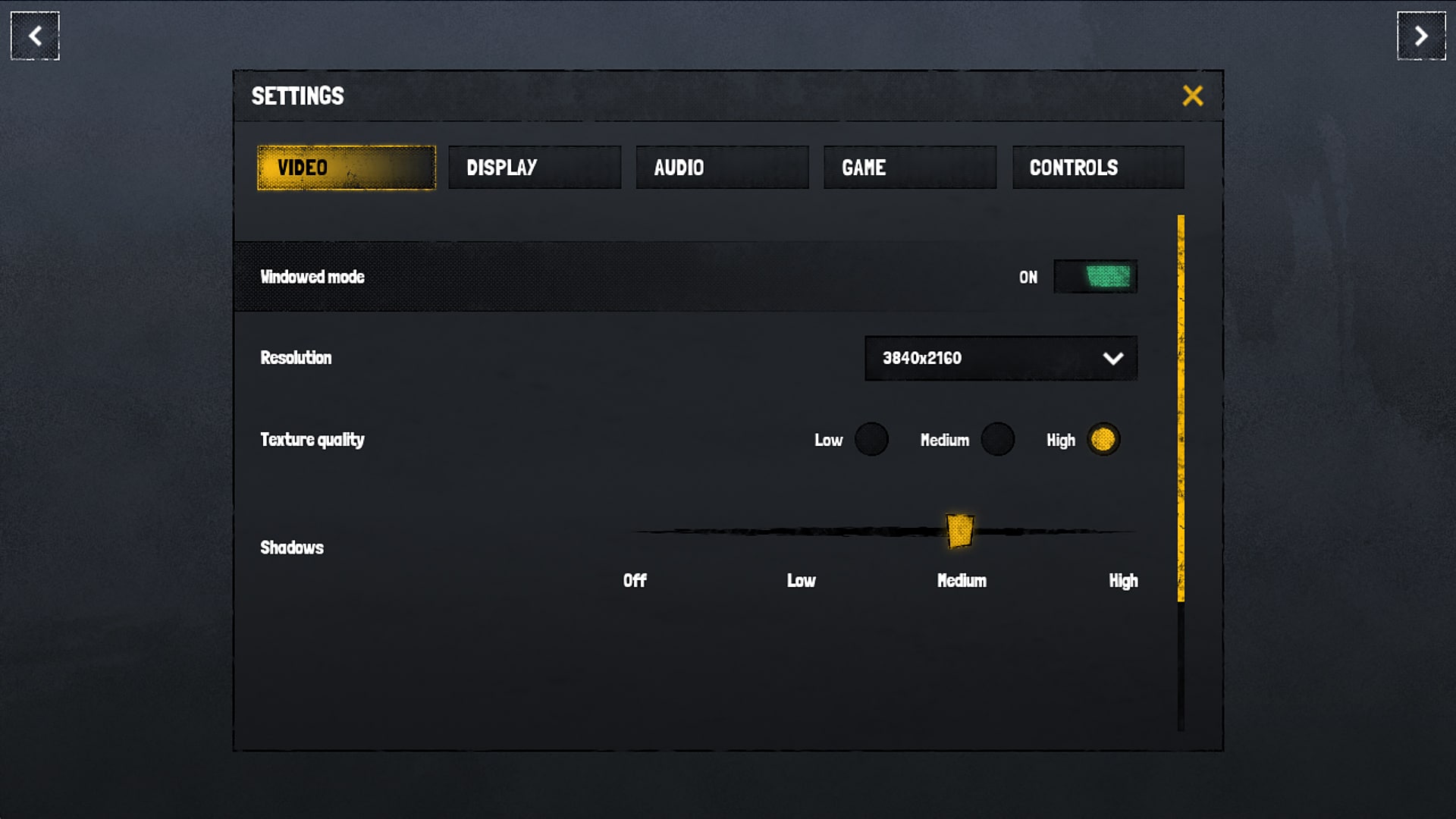Click the High texture quality radio button
Viewport: 1456px width, 819px height.
click(x=1103, y=440)
